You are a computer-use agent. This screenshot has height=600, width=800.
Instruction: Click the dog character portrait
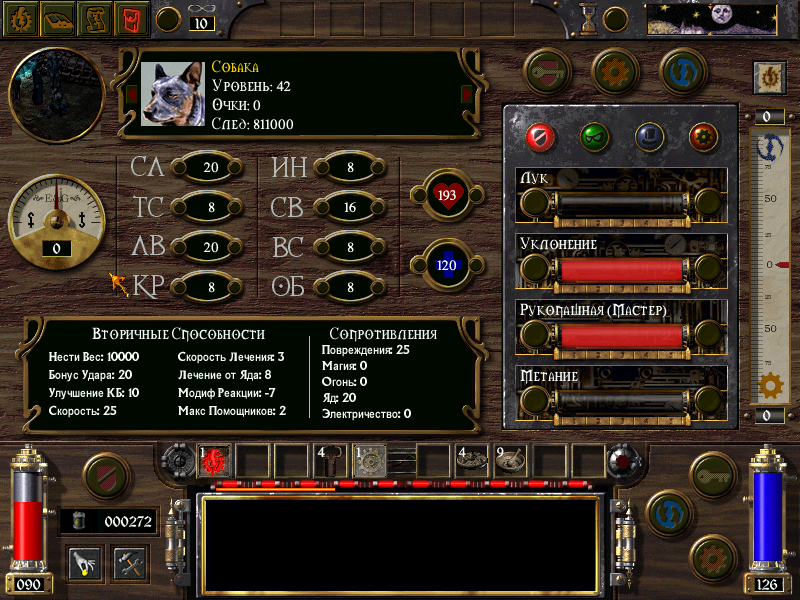tap(166, 95)
